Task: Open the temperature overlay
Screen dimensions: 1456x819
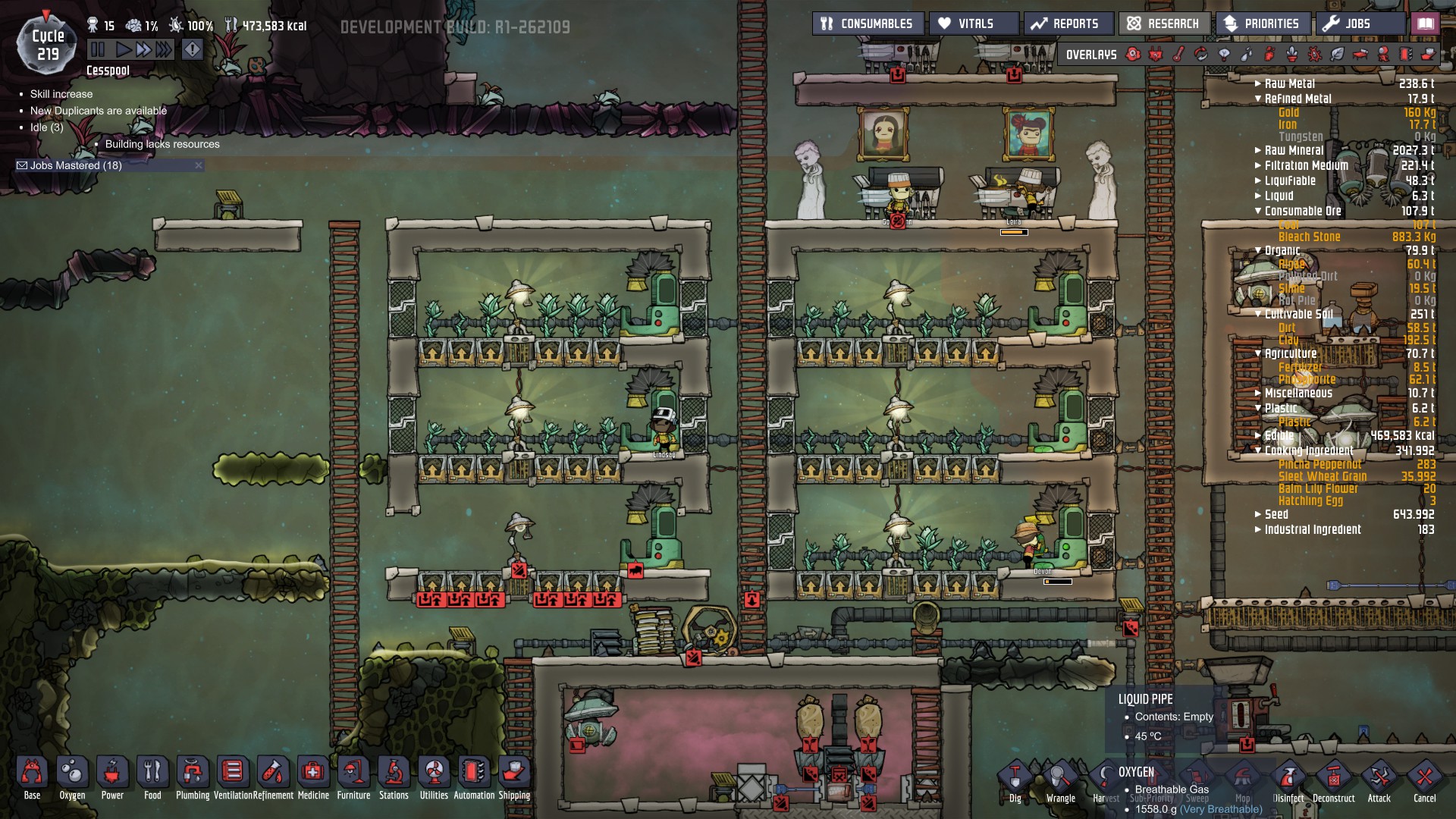Action: point(1180,54)
